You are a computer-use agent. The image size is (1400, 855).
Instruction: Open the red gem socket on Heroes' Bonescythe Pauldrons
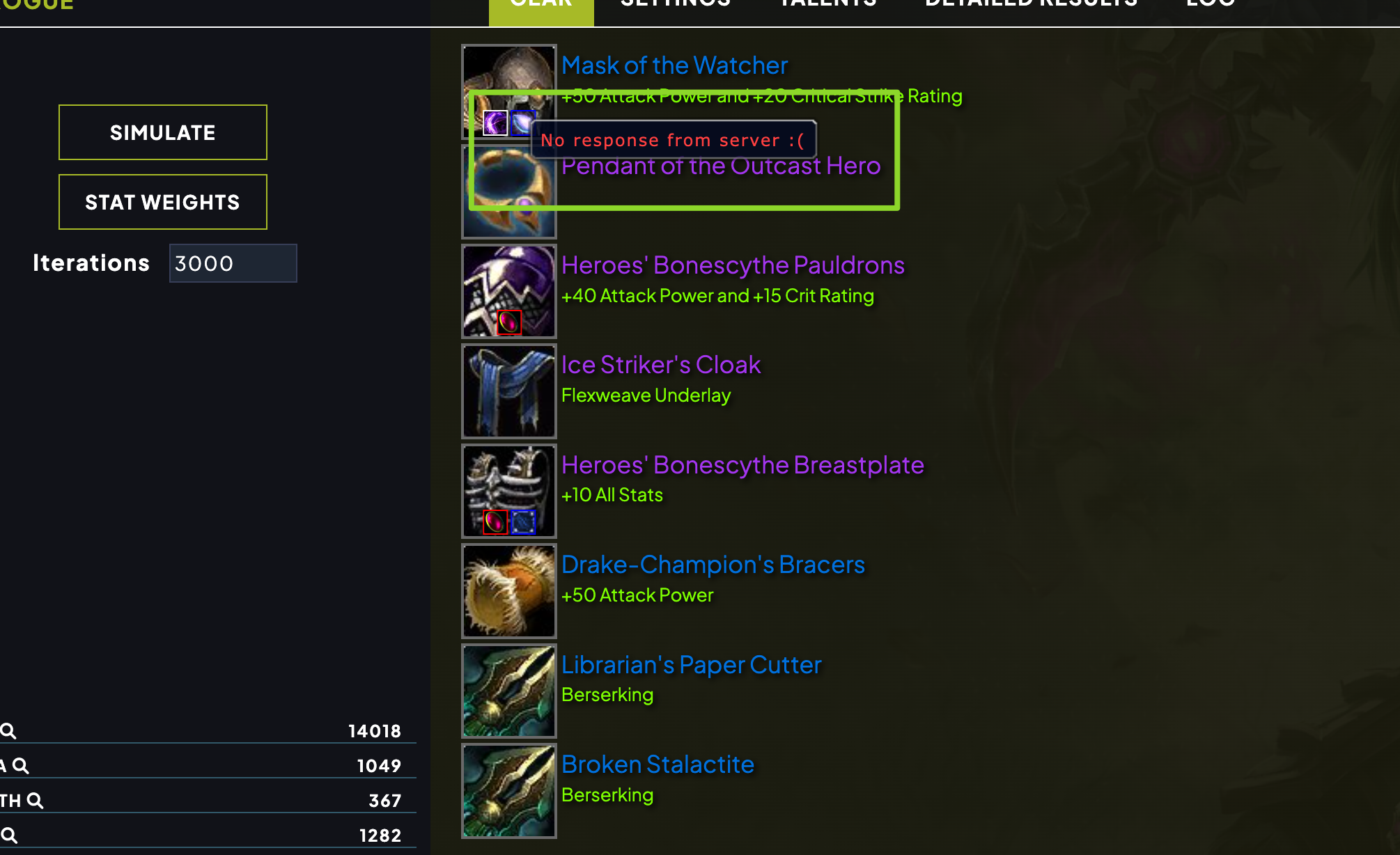(508, 321)
